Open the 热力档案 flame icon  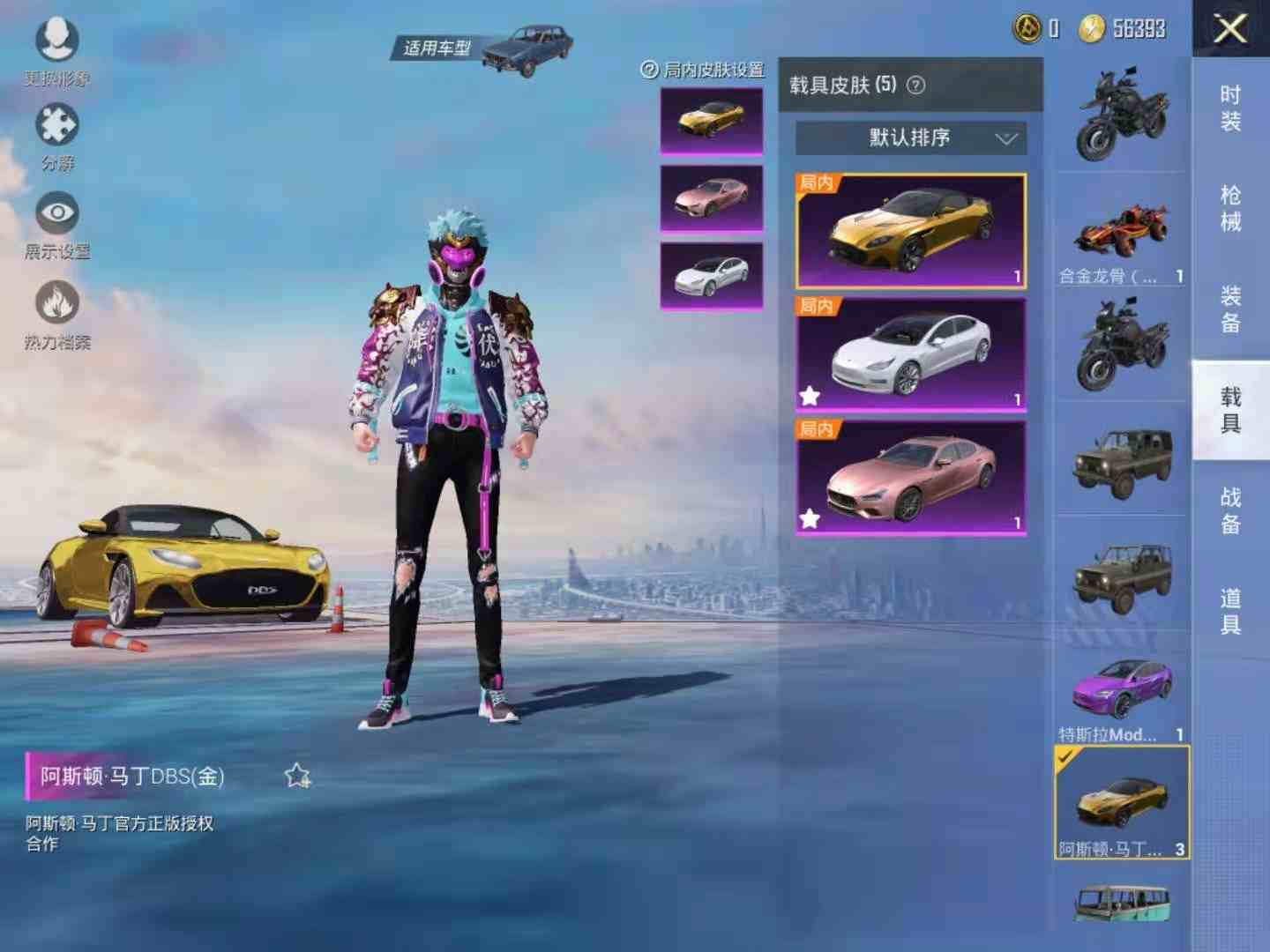coord(57,304)
